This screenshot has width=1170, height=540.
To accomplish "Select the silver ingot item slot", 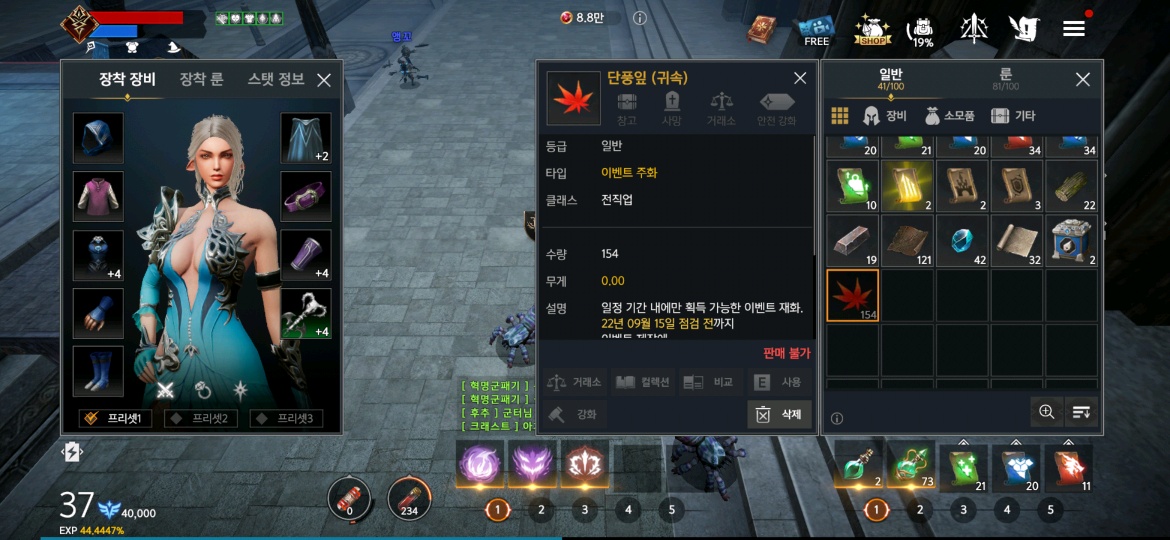I will [852, 240].
